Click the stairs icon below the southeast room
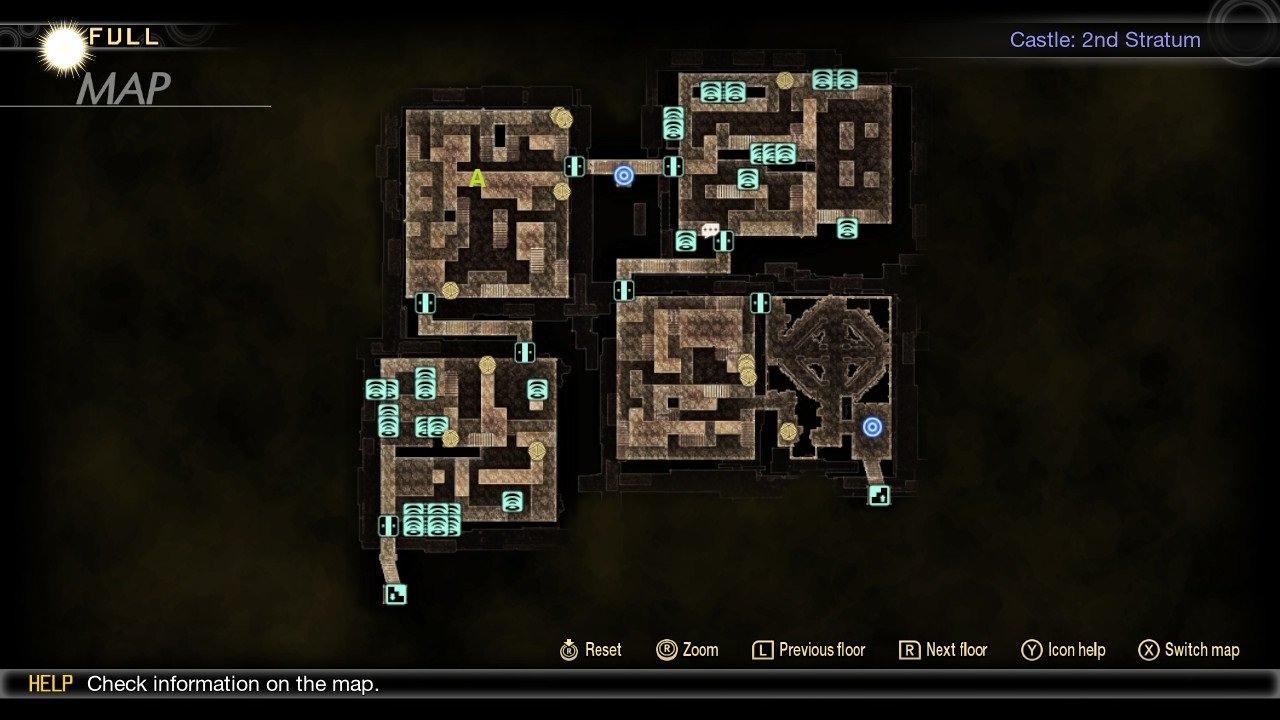This screenshot has height=720, width=1280. coord(879,494)
